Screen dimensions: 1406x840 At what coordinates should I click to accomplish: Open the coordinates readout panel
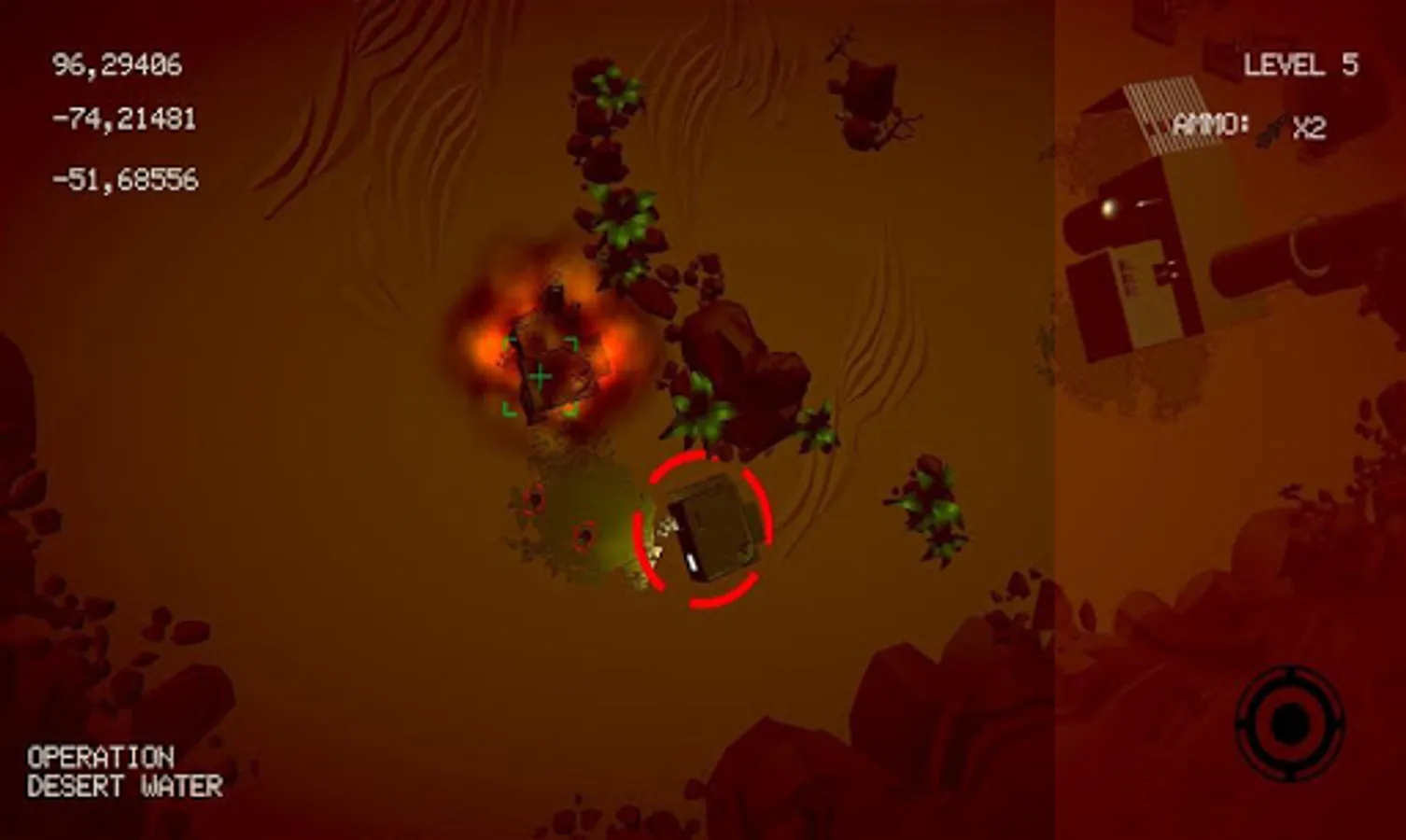point(121,119)
